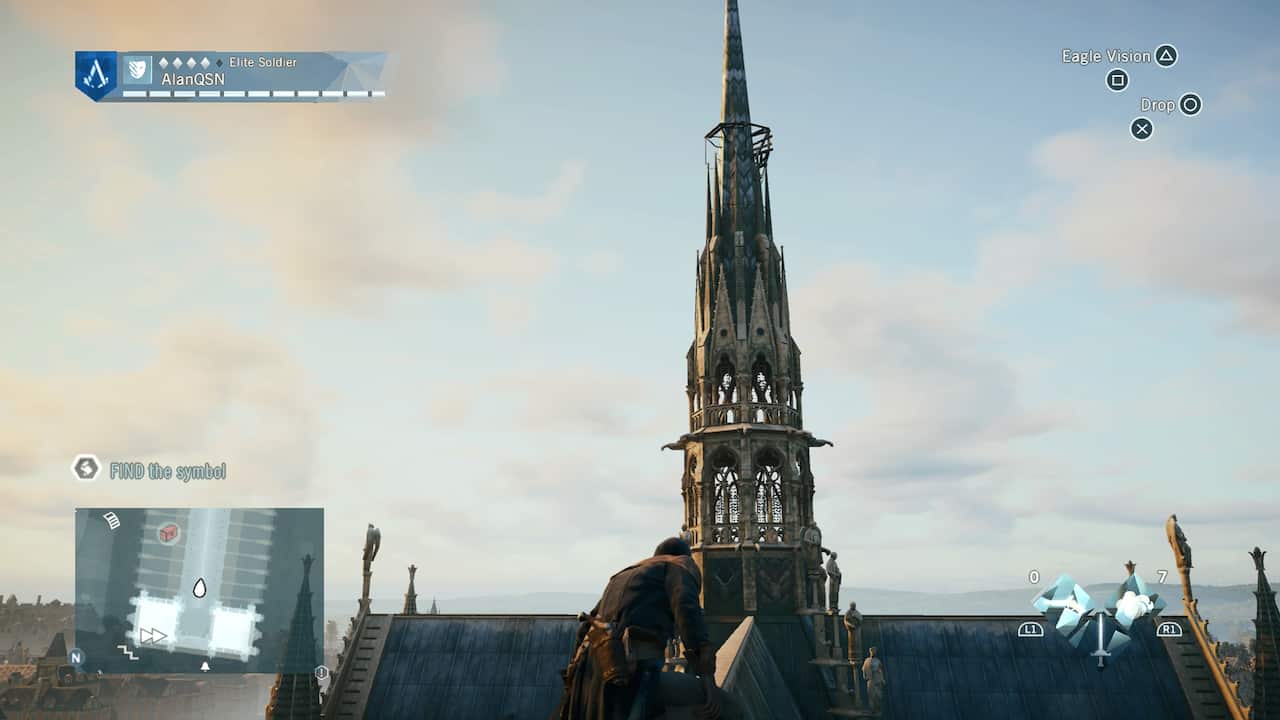Select the mask icon beside AlanQSN

[x=137, y=69]
